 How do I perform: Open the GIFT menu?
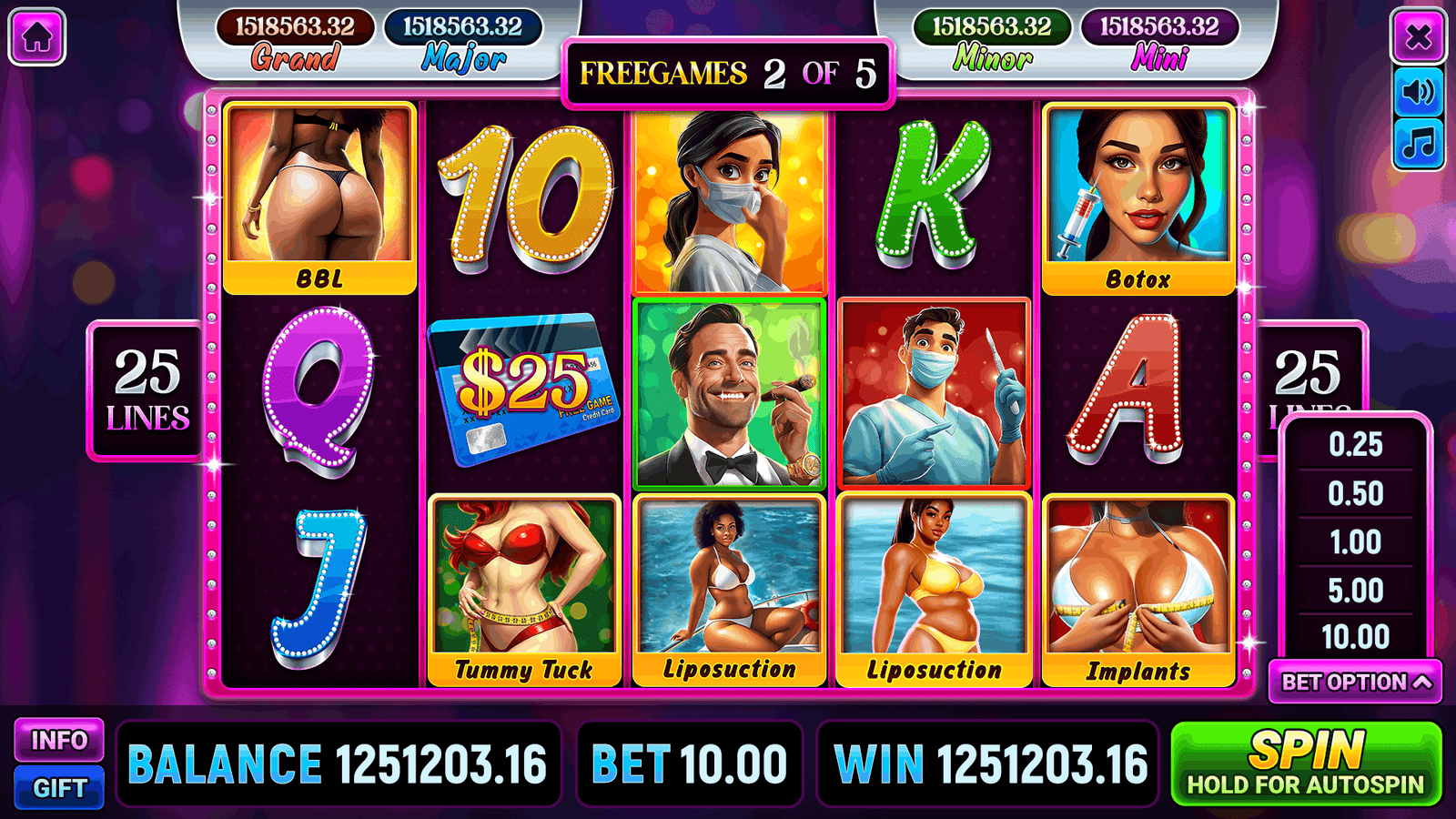tap(59, 788)
